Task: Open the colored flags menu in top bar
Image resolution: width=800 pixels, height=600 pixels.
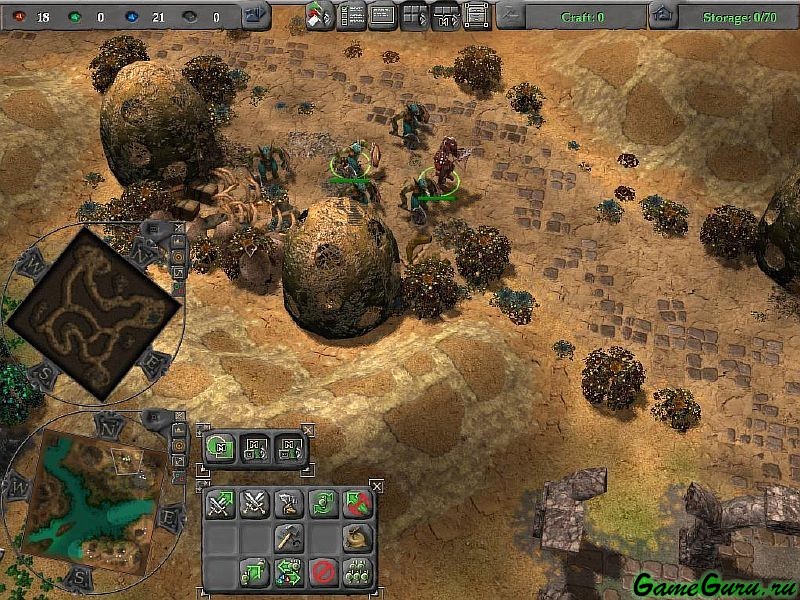Action: point(320,16)
